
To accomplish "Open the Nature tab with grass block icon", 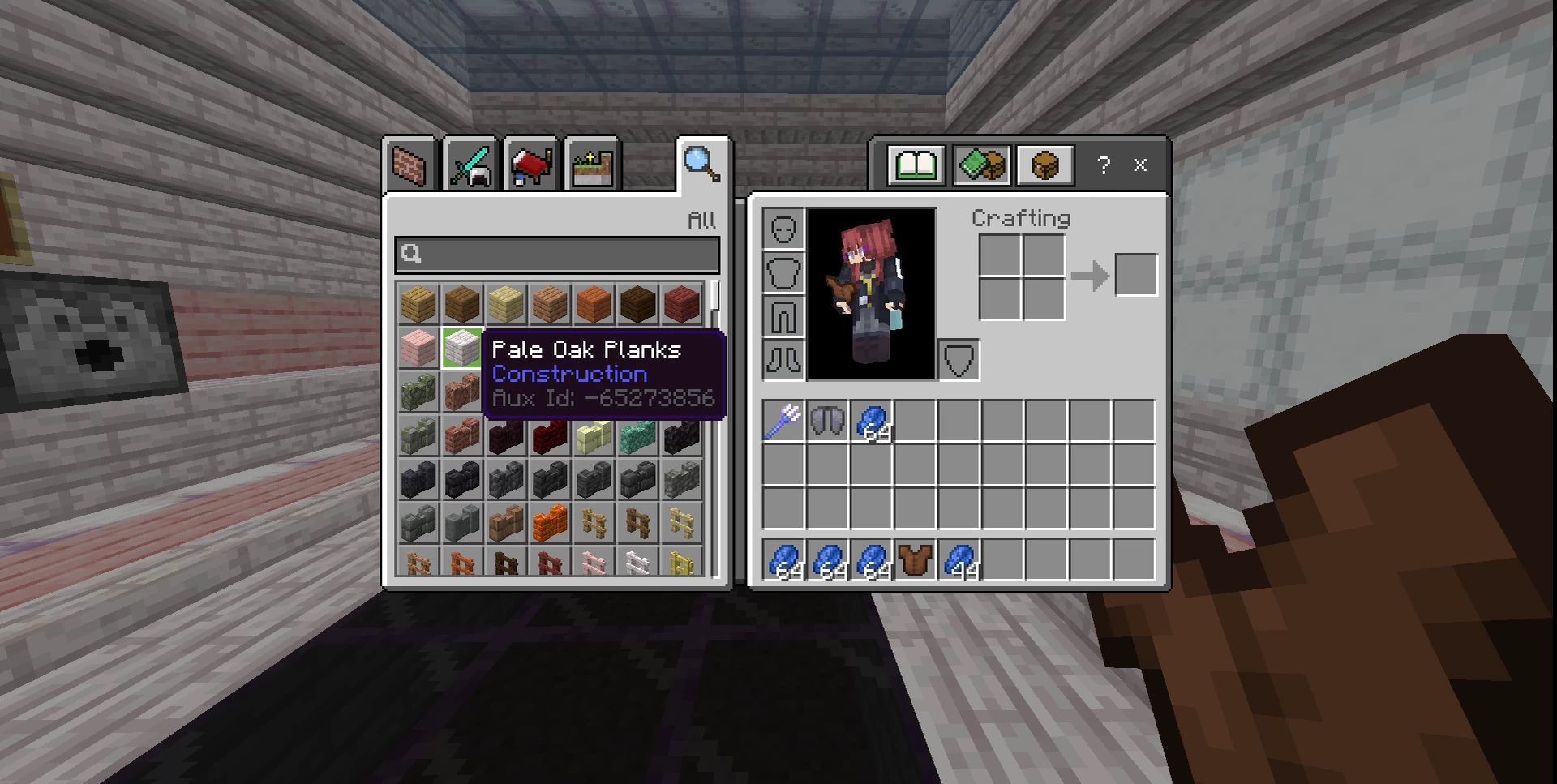I will pyautogui.click(x=592, y=165).
